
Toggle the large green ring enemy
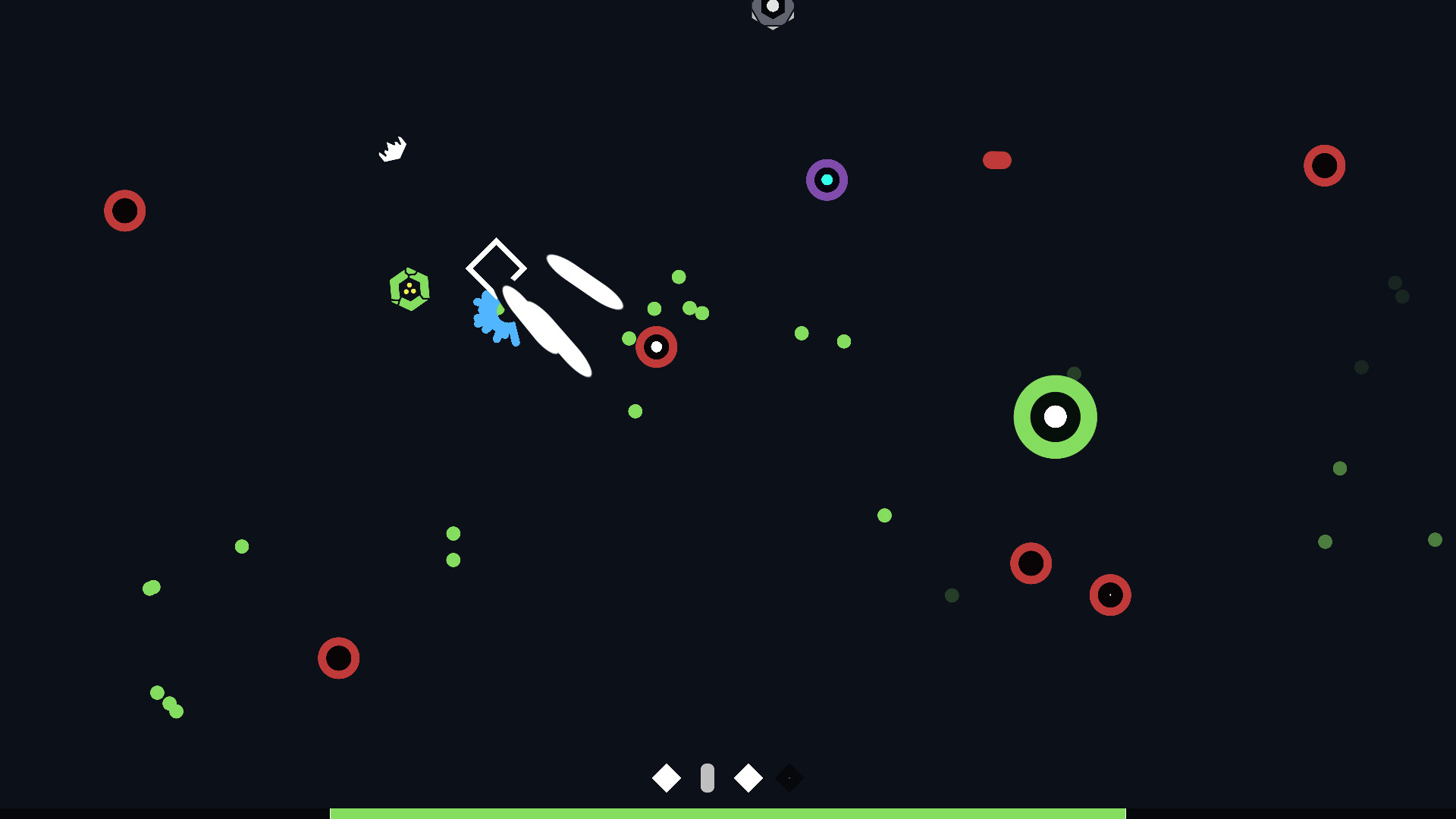pos(1055,416)
